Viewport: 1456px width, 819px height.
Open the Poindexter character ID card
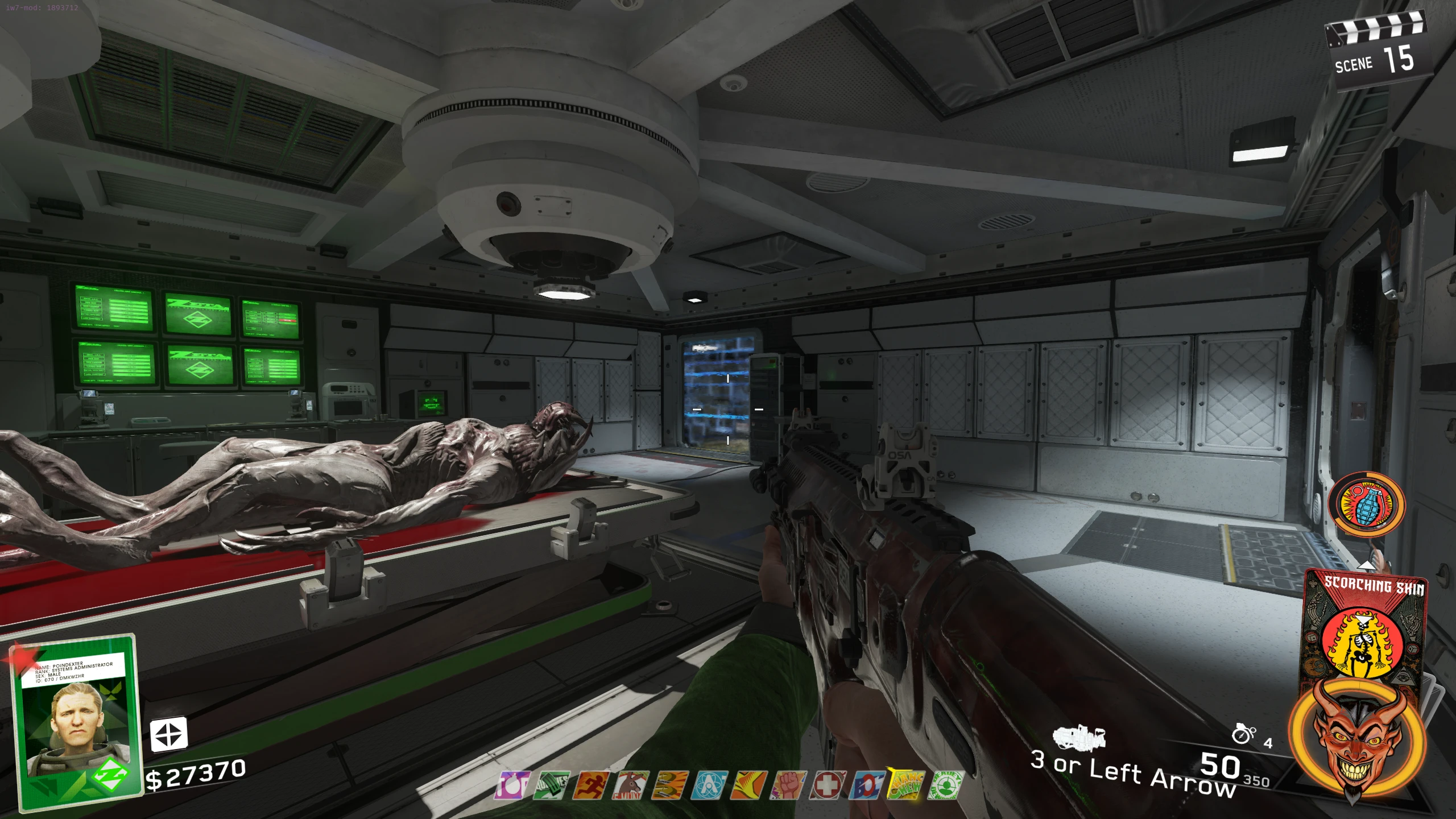point(77,722)
